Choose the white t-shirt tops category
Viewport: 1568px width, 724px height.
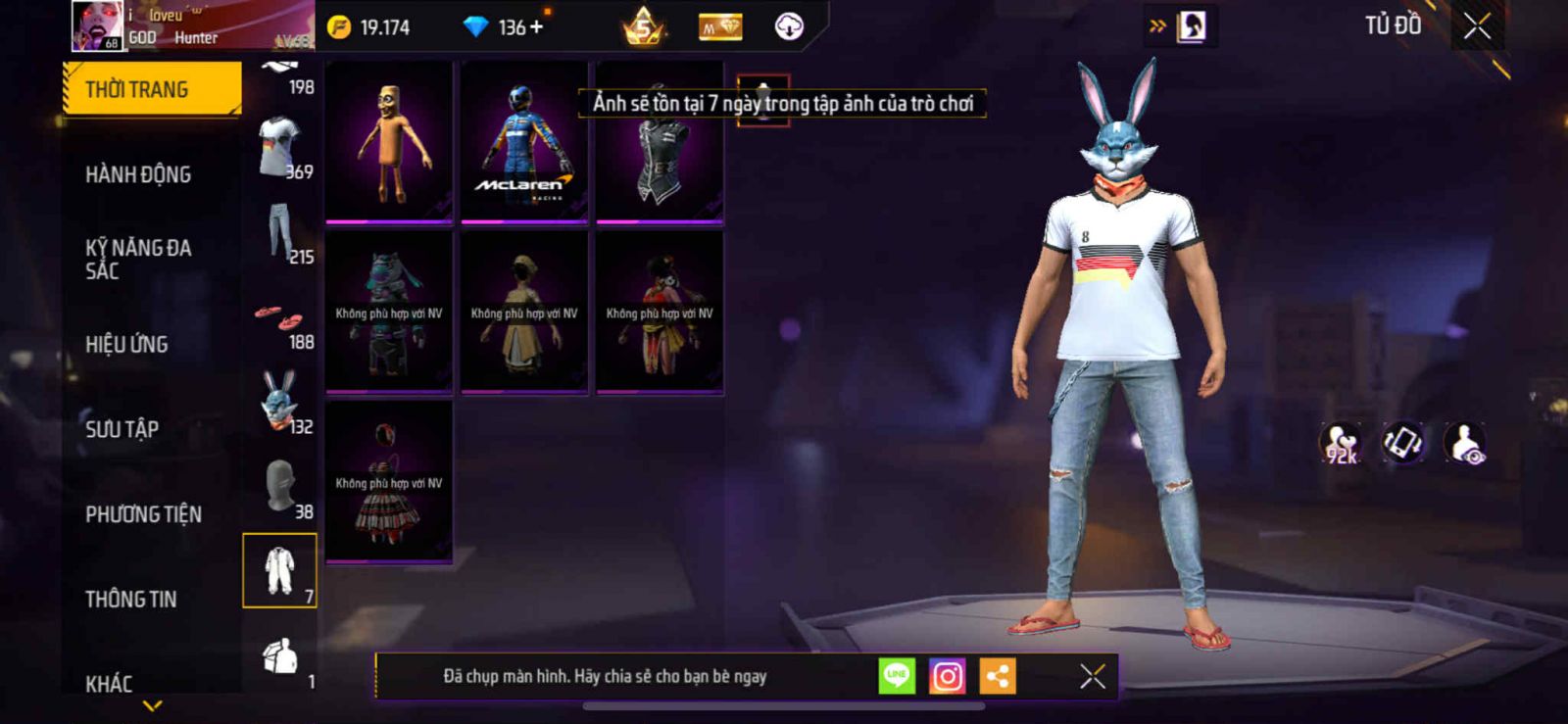tap(279, 147)
